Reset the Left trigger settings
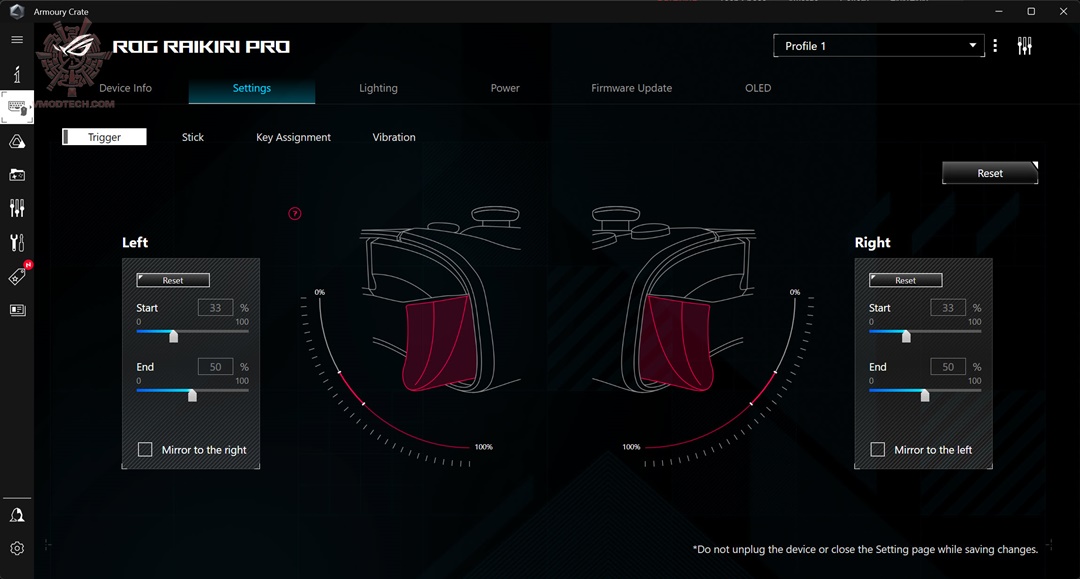Image resolution: width=1080 pixels, height=579 pixels. pyautogui.click(x=173, y=281)
